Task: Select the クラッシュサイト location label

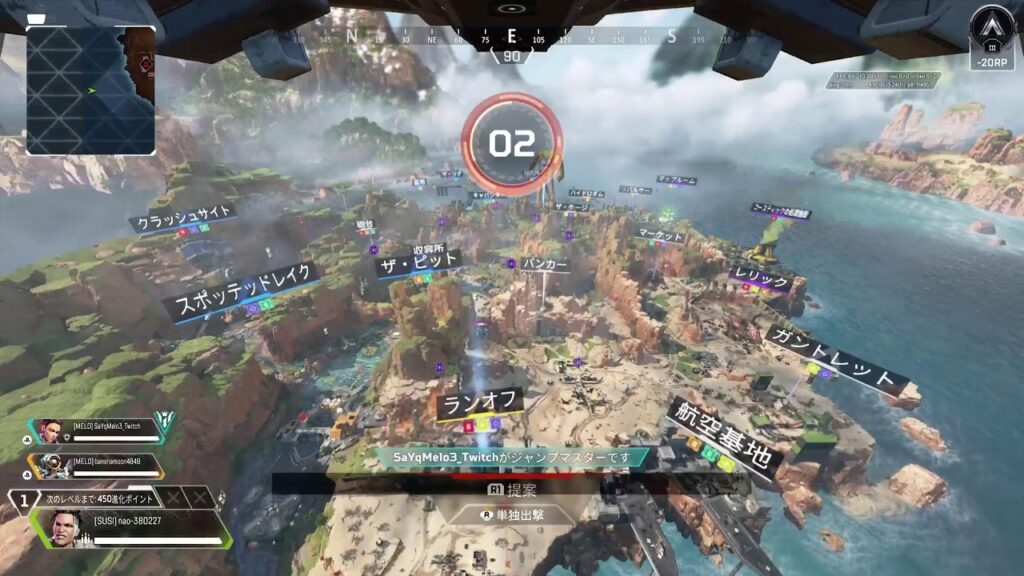Action: (x=186, y=216)
